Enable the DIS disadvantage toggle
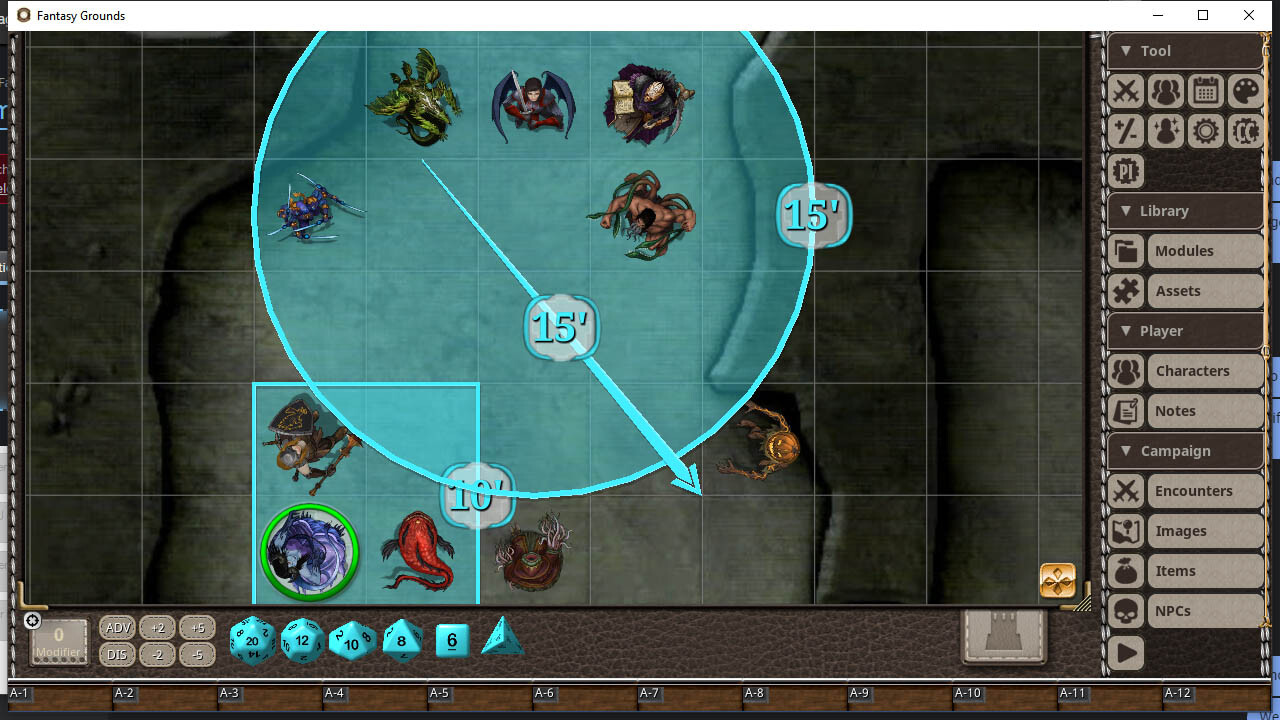The image size is (1280, 720). point(117,654)
